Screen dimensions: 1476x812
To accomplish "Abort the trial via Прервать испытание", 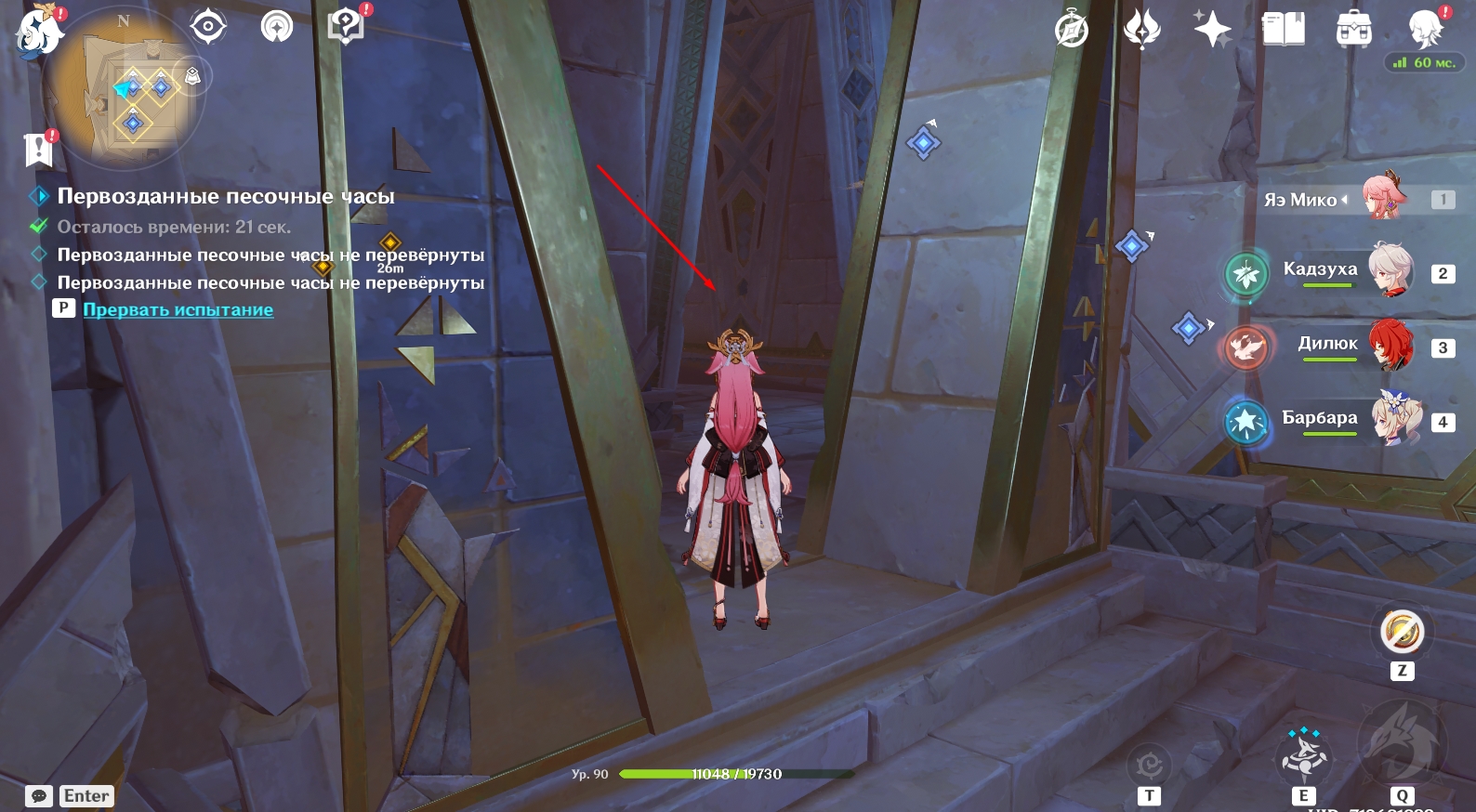I will click(x=178, y=309).
